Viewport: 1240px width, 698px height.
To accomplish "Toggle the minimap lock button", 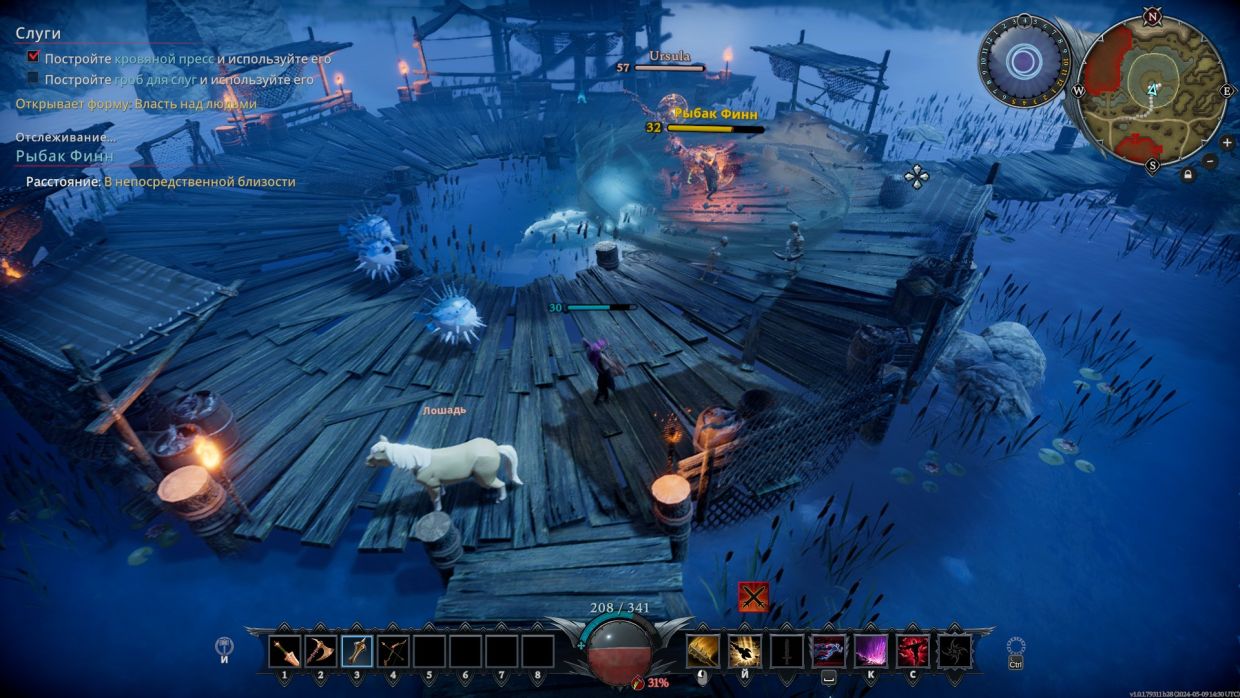I will 1188,176.
